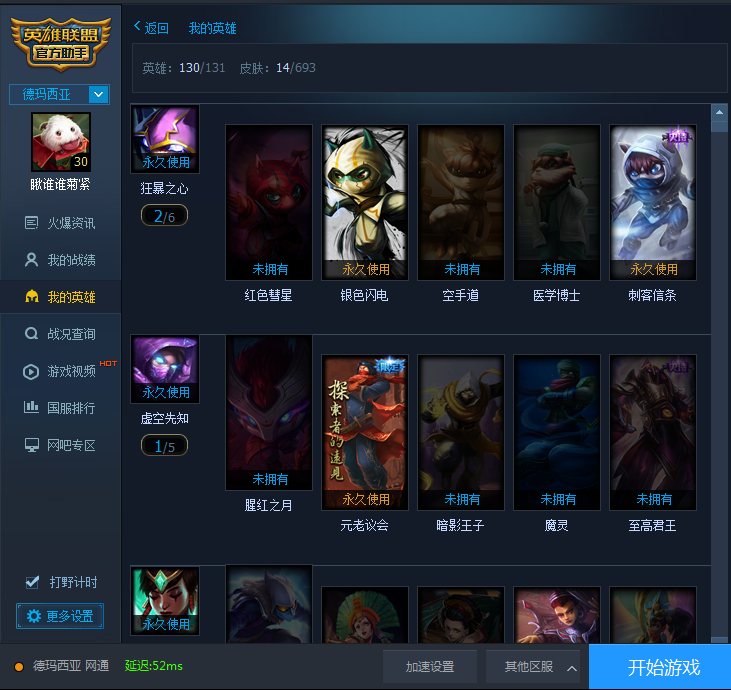Toggle the 打野计时 jungle timer checkbox
The height and width of the screenshot is (690, 731).
[33, 582]
